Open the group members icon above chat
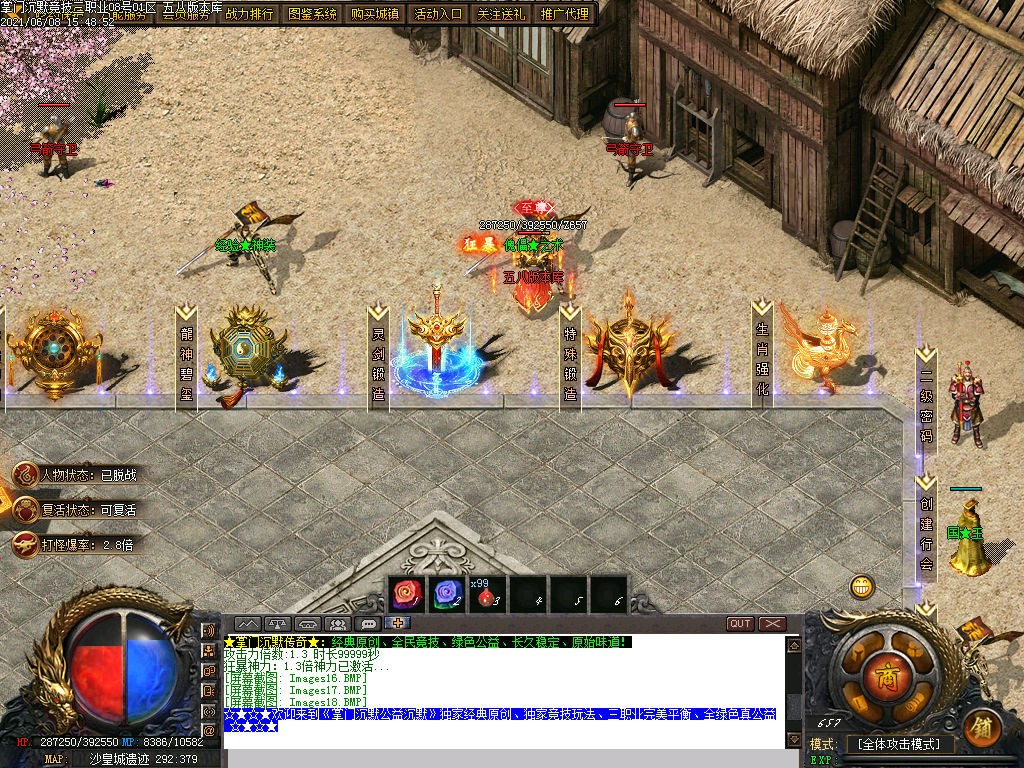Image resolution: width=1024 pixels, height=768 pixels. 337,624
